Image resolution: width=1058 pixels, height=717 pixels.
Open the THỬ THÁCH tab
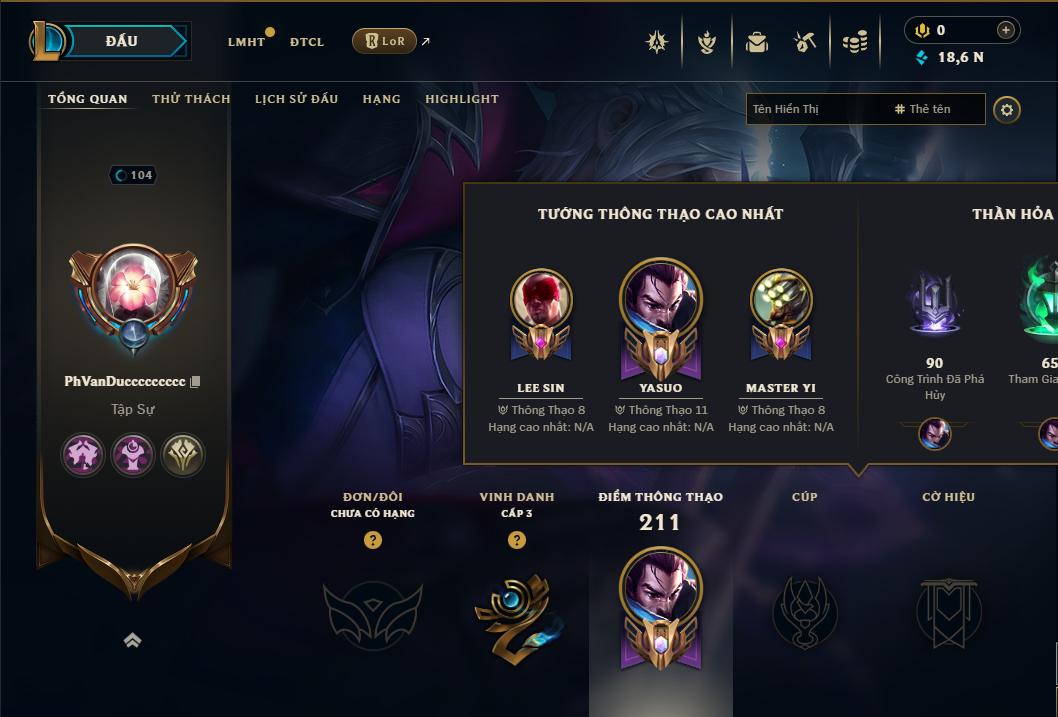[191, 99]
